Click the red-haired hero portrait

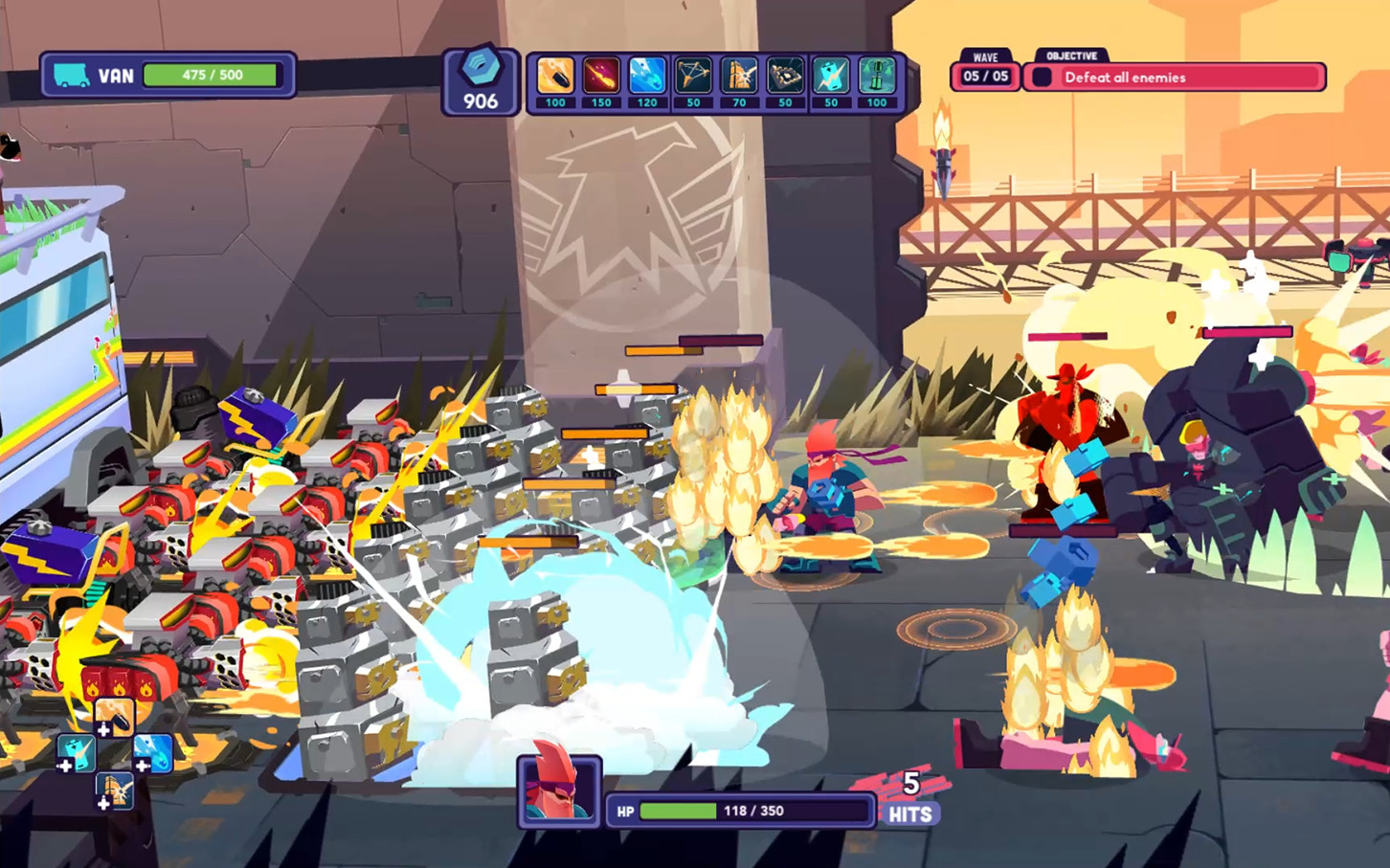pos(559,790)
